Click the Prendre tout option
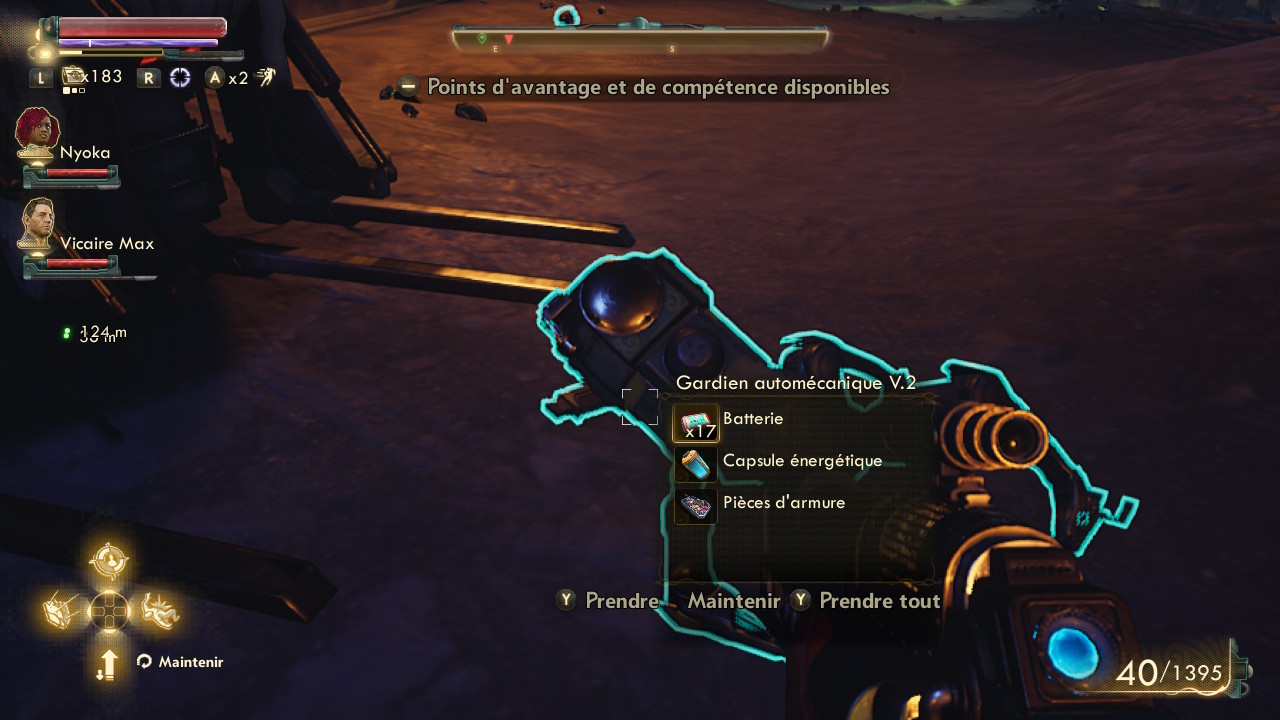This screenshot has width=1280, height=720. pos(878,601)
